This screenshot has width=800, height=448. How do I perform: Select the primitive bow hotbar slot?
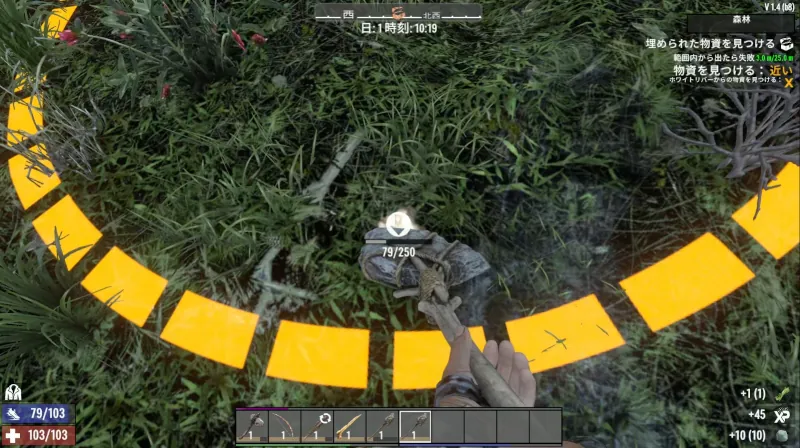point(285,427)
